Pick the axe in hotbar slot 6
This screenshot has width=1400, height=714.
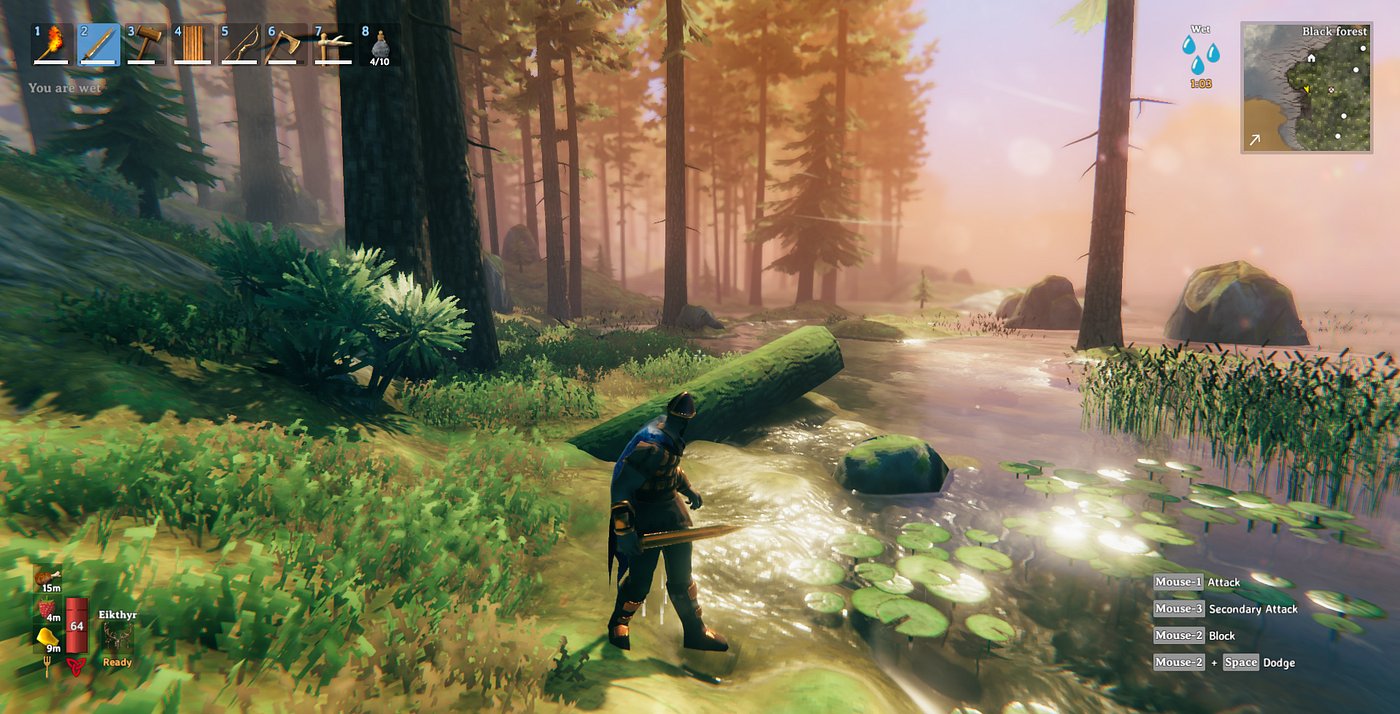pyautogui.click(x=287, y=46)
